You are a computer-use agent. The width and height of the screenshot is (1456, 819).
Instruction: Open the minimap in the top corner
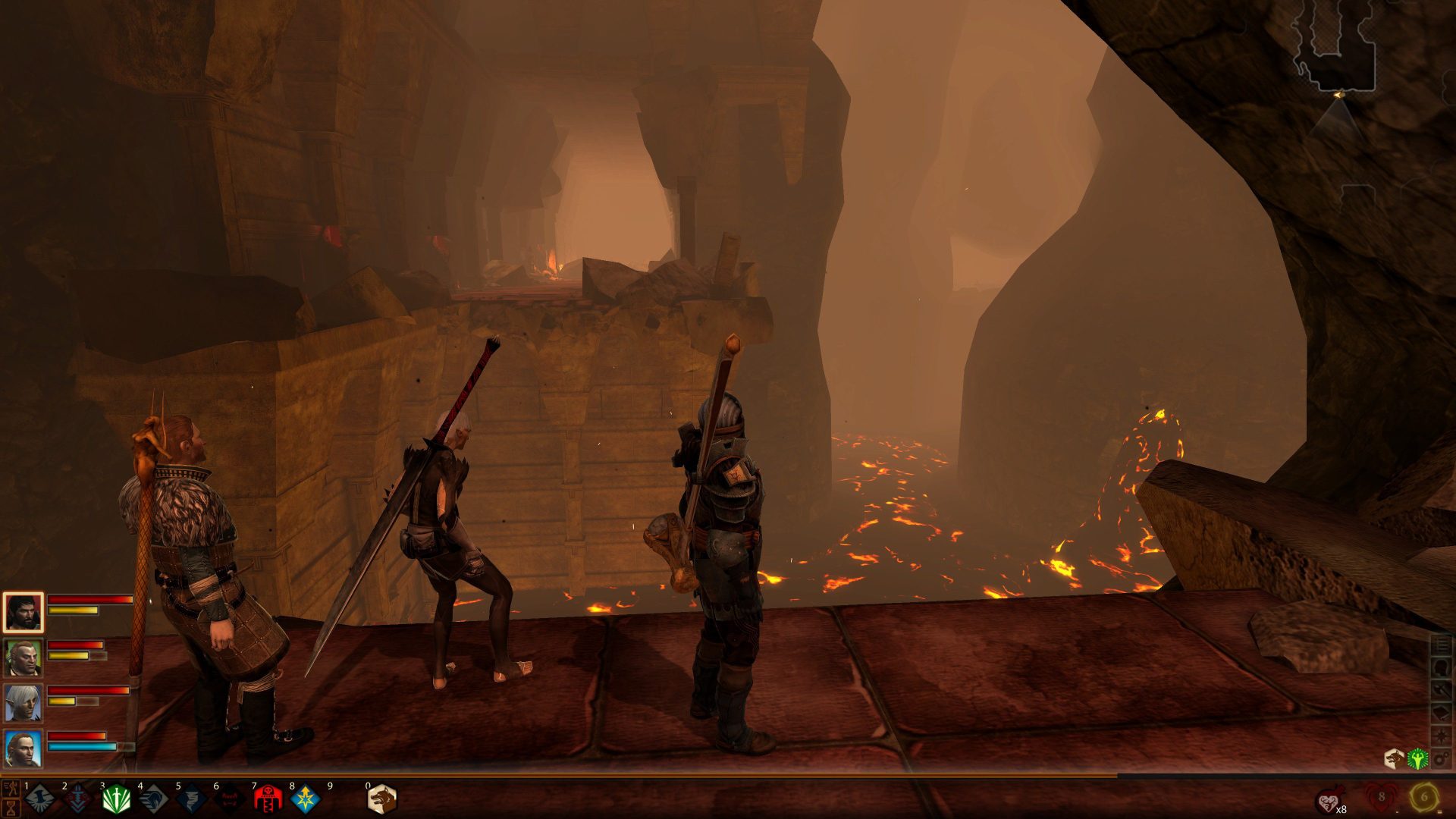(1336, 45)
